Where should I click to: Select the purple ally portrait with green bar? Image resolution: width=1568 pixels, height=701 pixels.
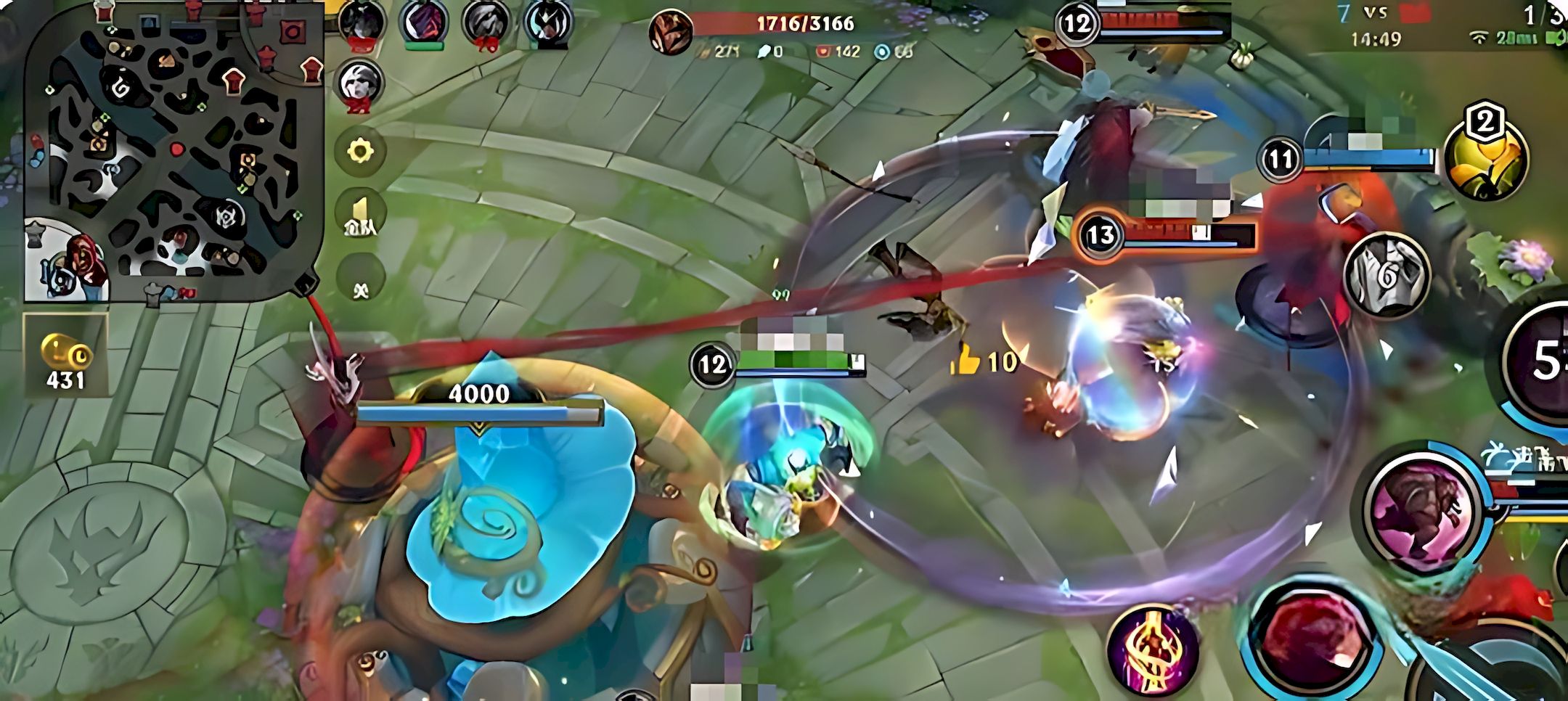pos(425,23)
